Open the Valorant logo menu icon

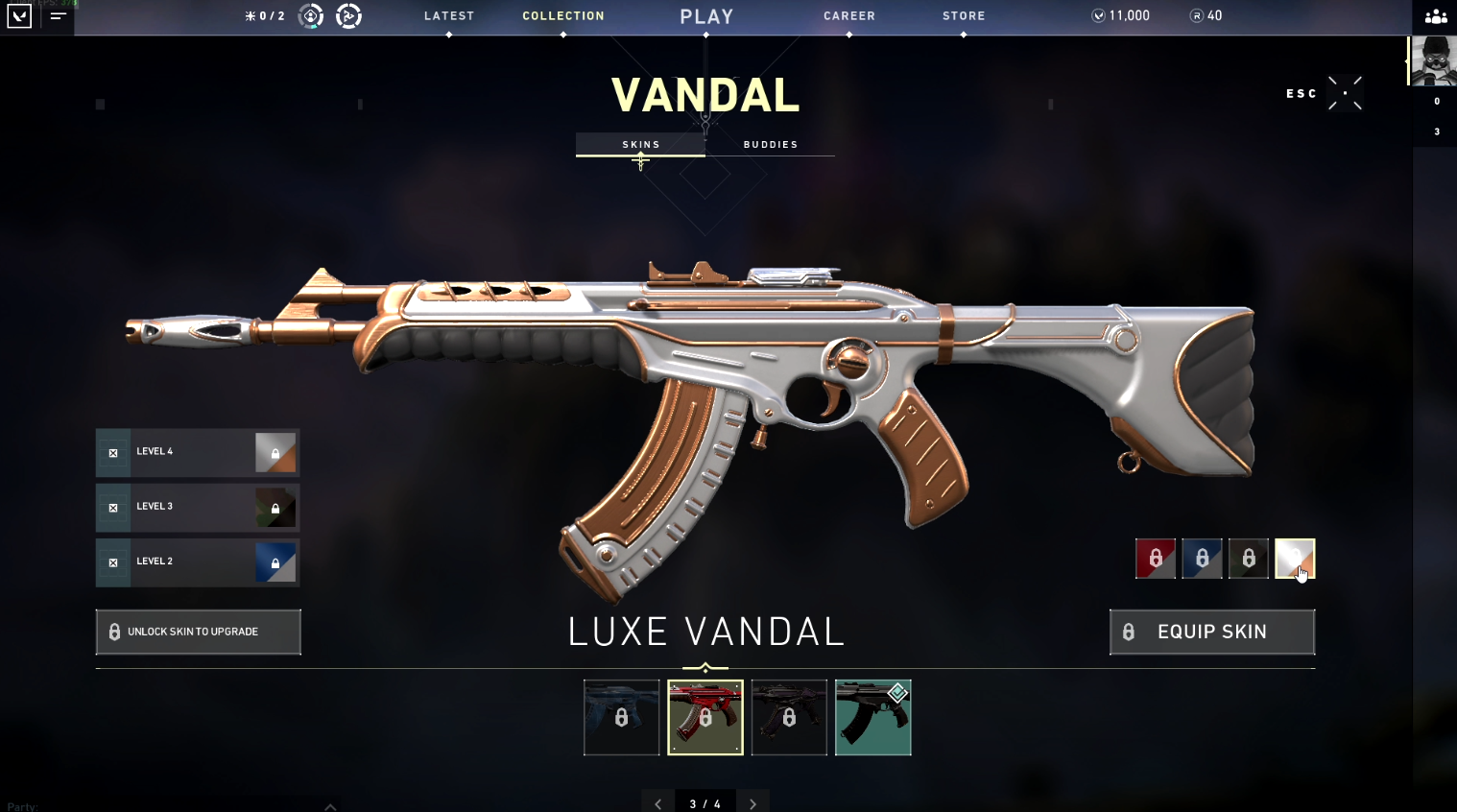pyautogui.click(x=19, y=16)
